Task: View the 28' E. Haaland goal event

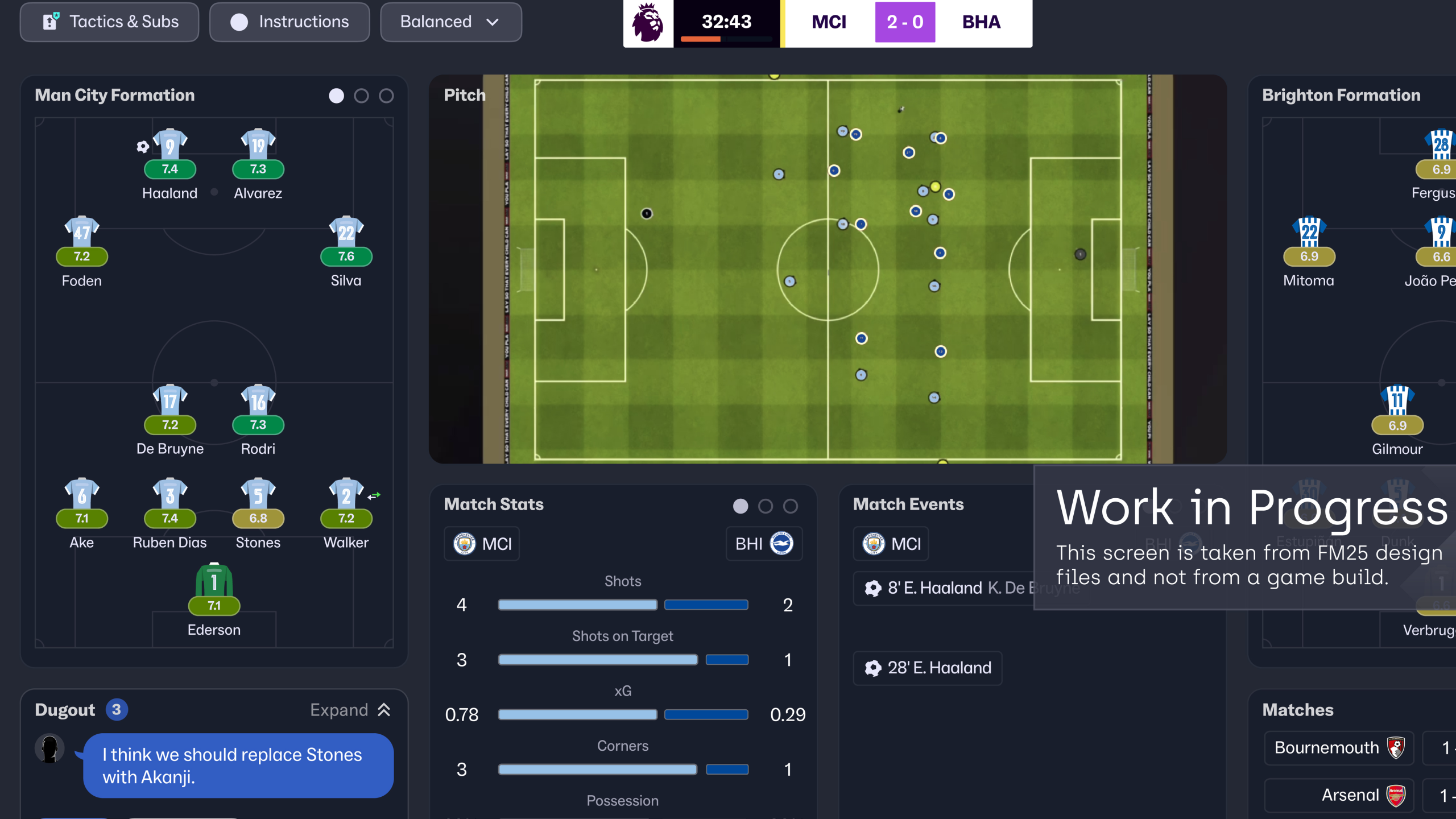Action: (928, 668)
